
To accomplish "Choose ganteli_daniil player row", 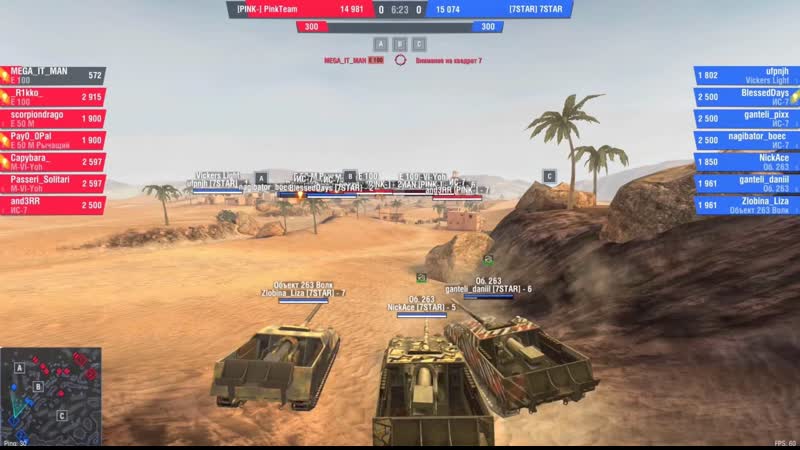I will click(745, 183).
